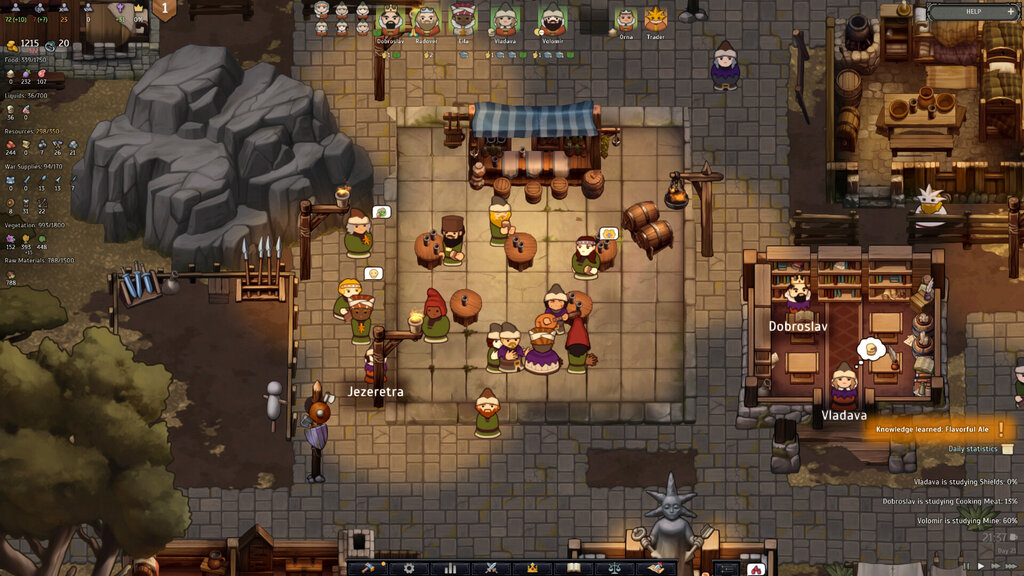The image size is (1024, 576).
Task: Show the bar chart statistics panel
Action: point(450,568)
